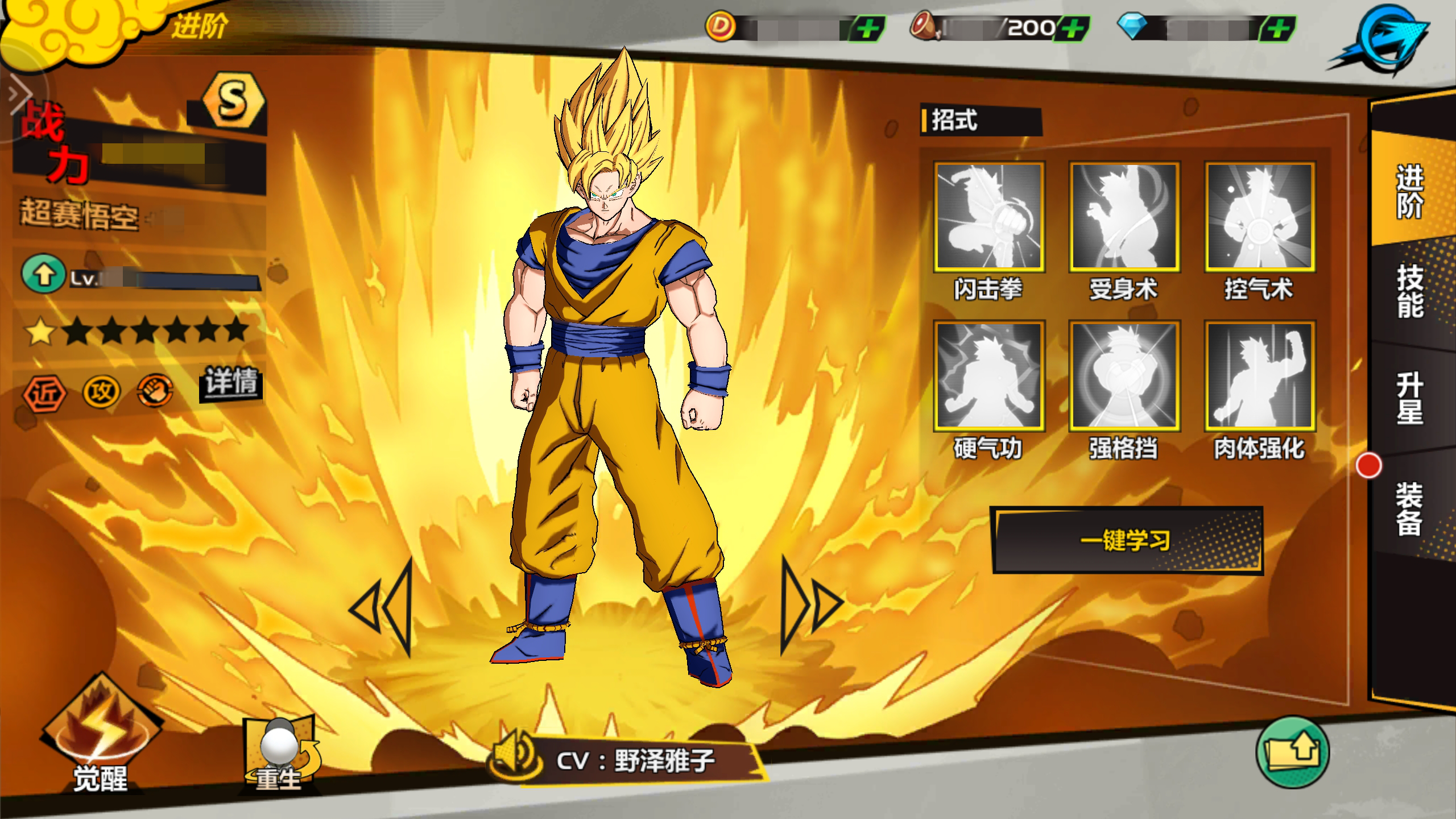Go to the 装备 equipment tab
1456x819 pixels.
(x=1409, y=509)
